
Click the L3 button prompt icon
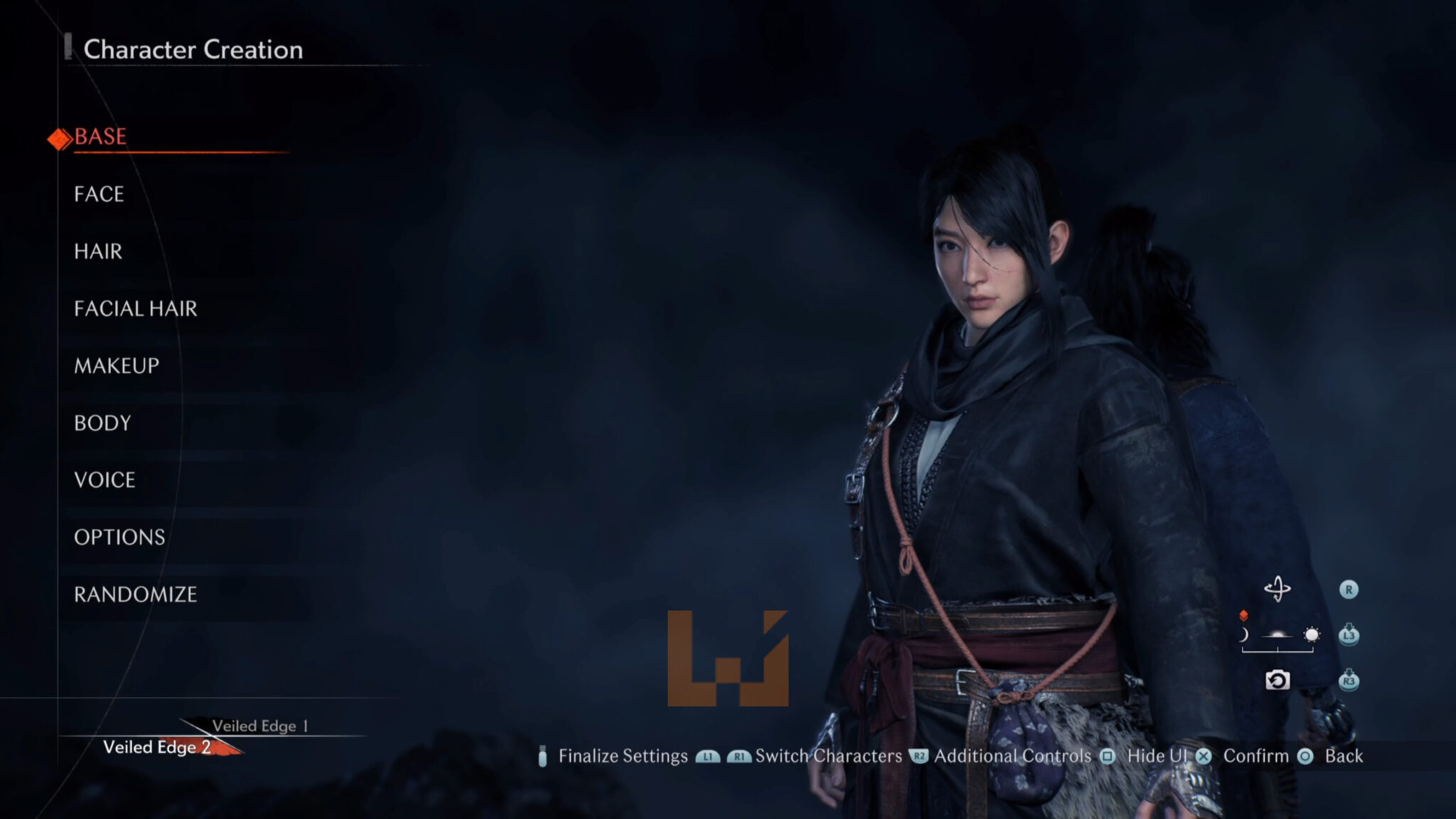point(1349,635)
